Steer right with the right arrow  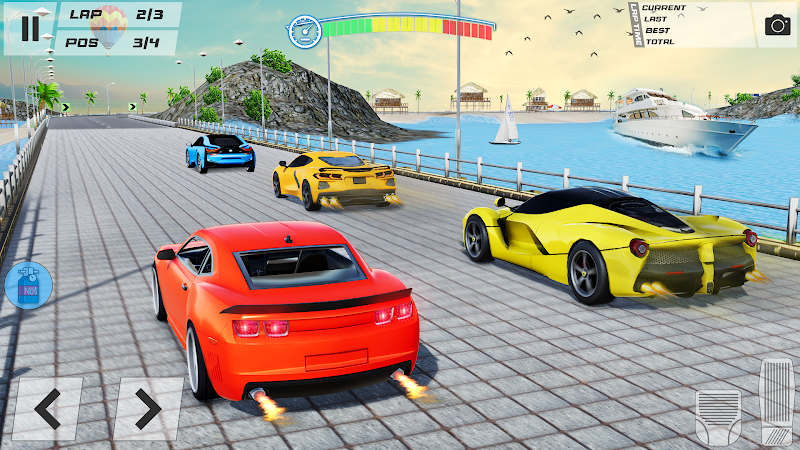(147, 408)
